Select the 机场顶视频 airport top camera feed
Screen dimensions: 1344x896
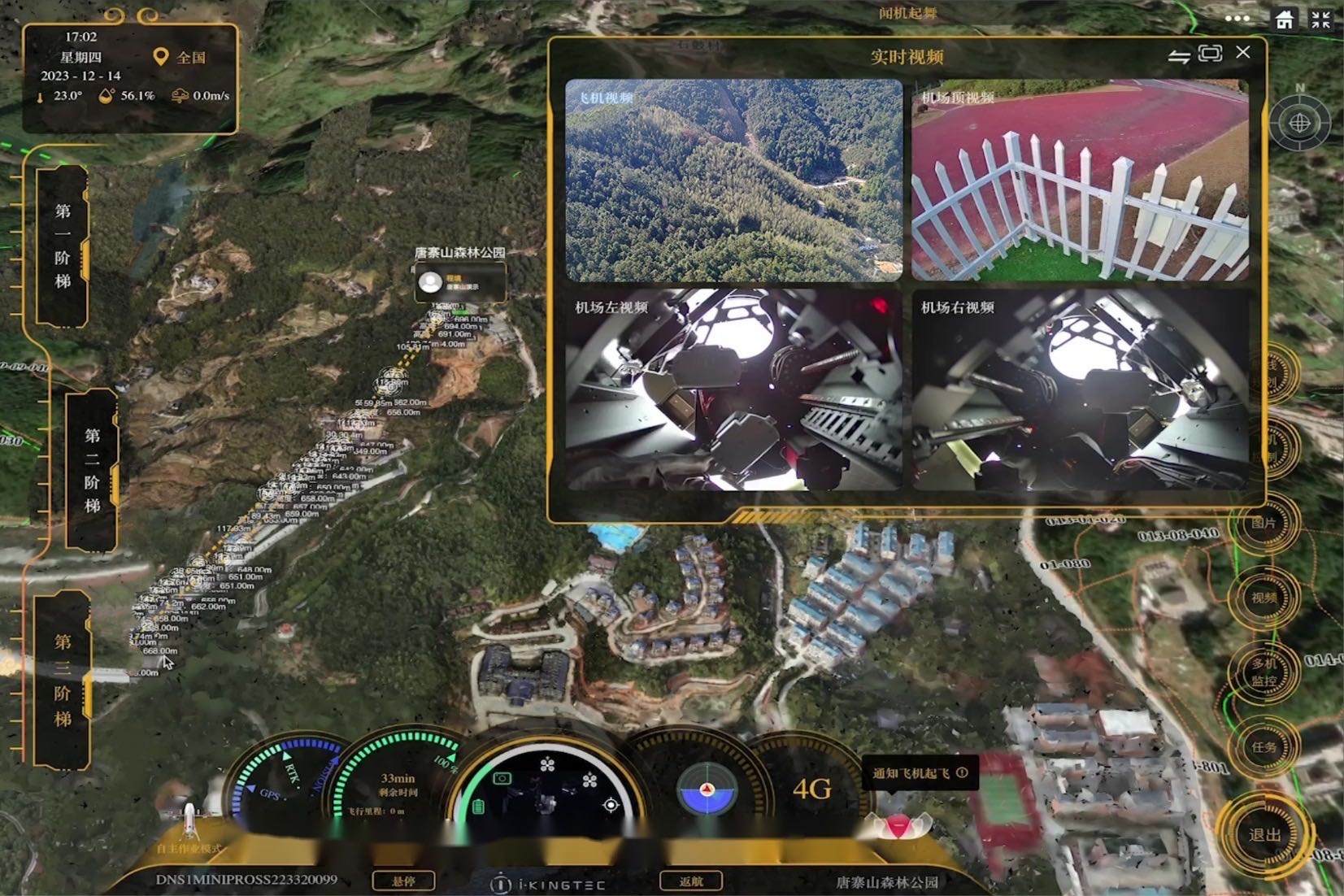(x=1080, y=181)
